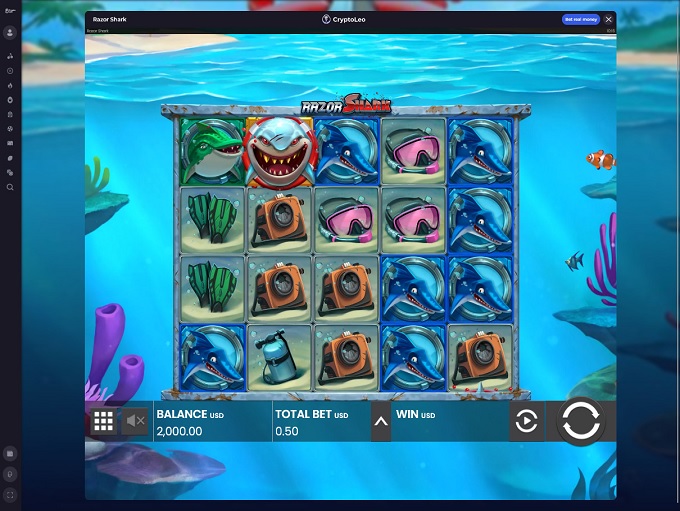
Task: Toggle fullscreen from the sidebar bottom icon
Action: tap(10, 494)
